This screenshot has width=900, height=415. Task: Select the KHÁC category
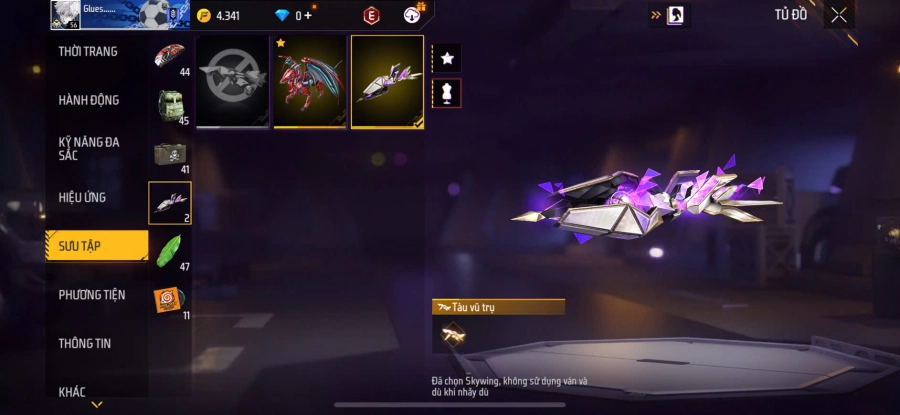click(72, 391)
